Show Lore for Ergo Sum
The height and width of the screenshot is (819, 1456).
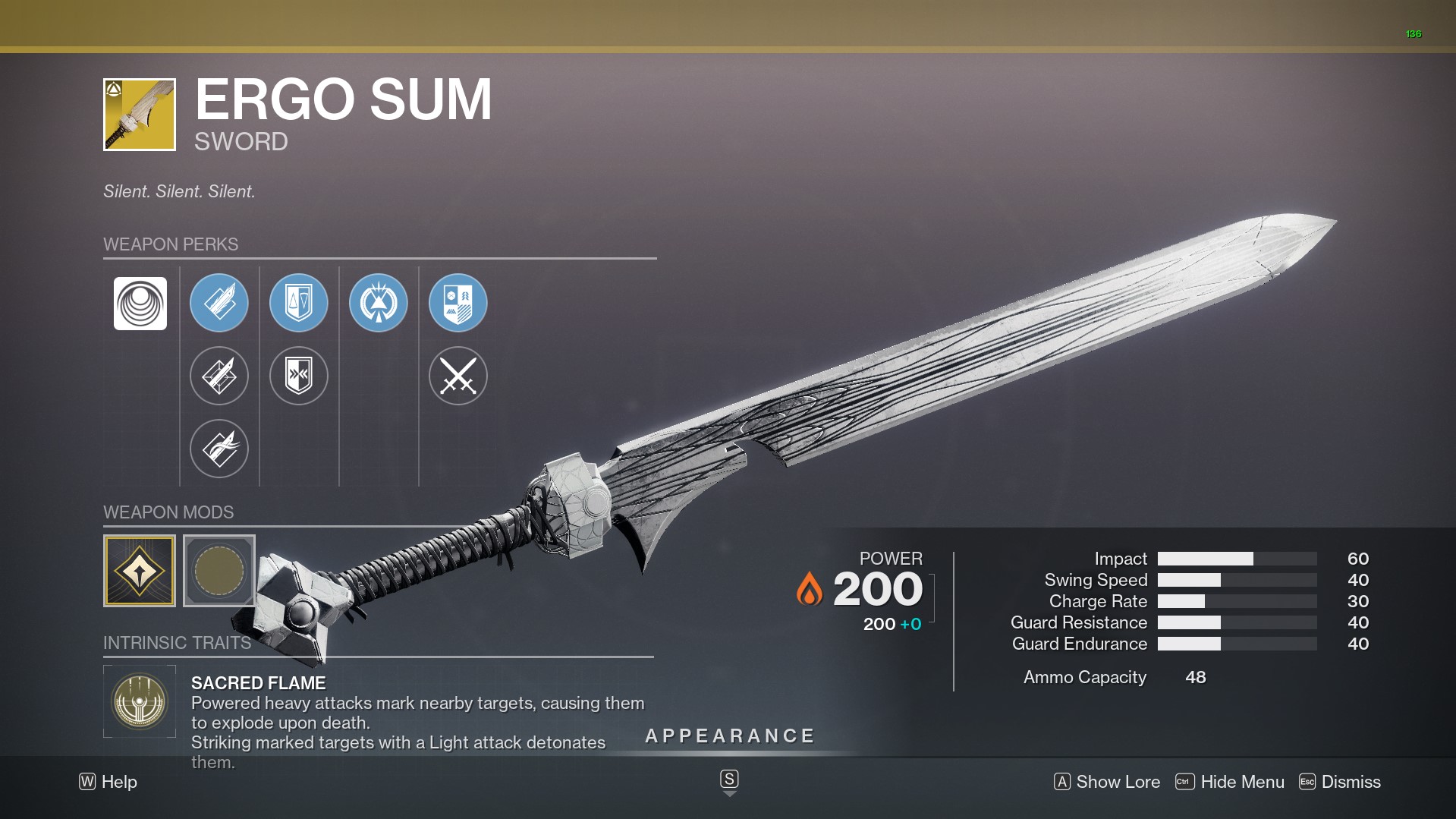click(1107, 782)
